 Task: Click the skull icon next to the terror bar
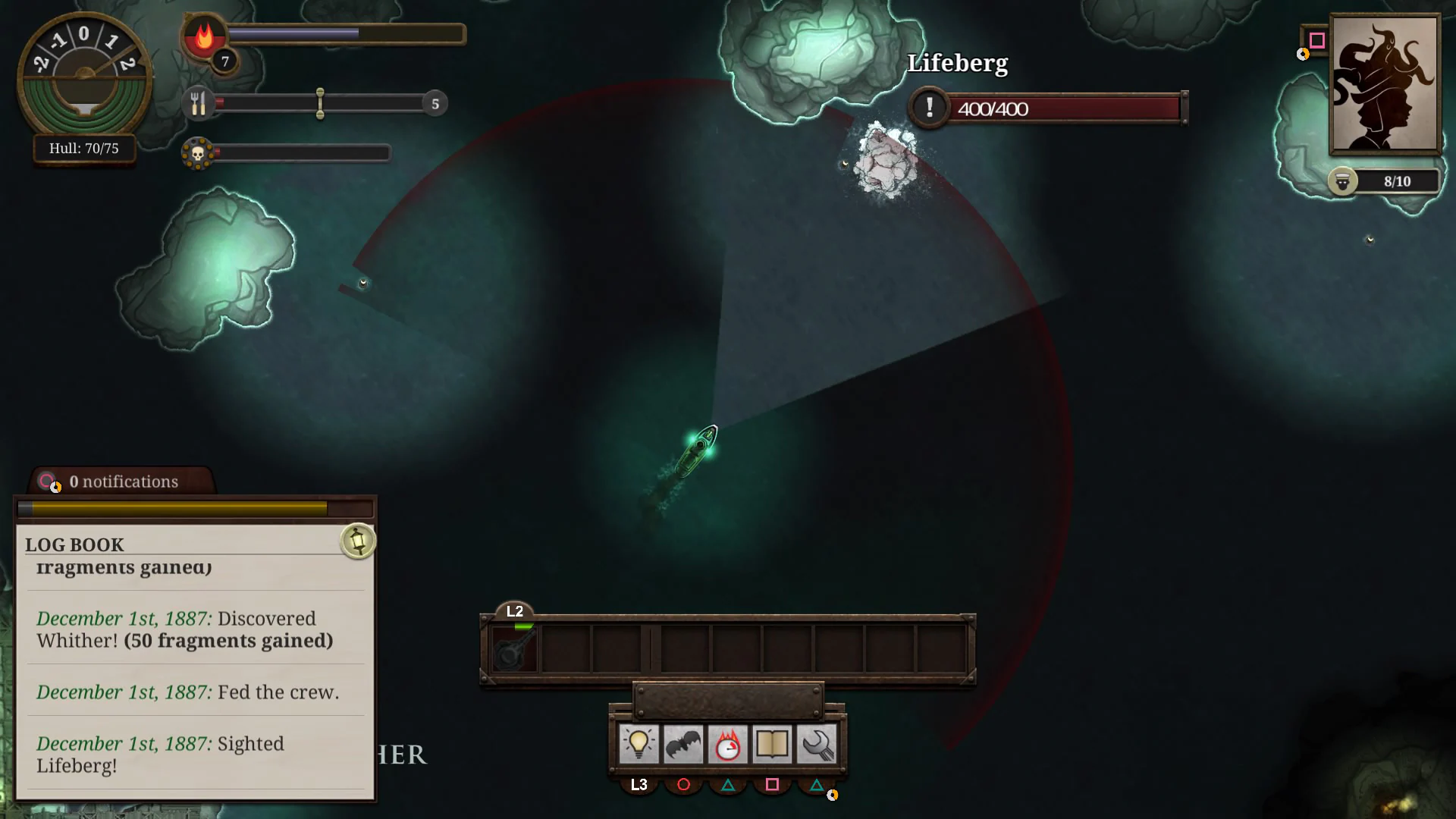pos(199,152)
